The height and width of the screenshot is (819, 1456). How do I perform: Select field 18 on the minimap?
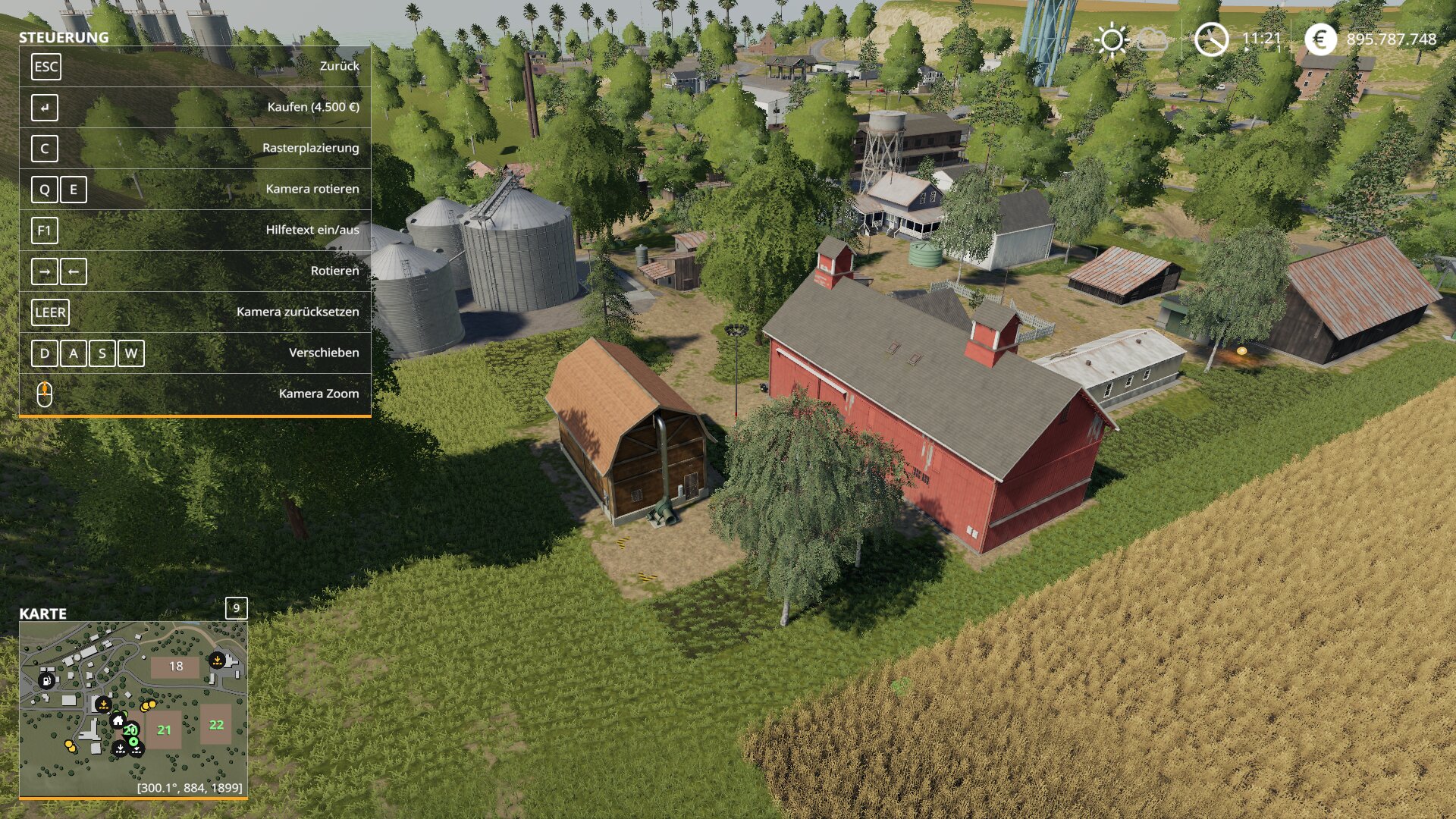click(175, 667)
